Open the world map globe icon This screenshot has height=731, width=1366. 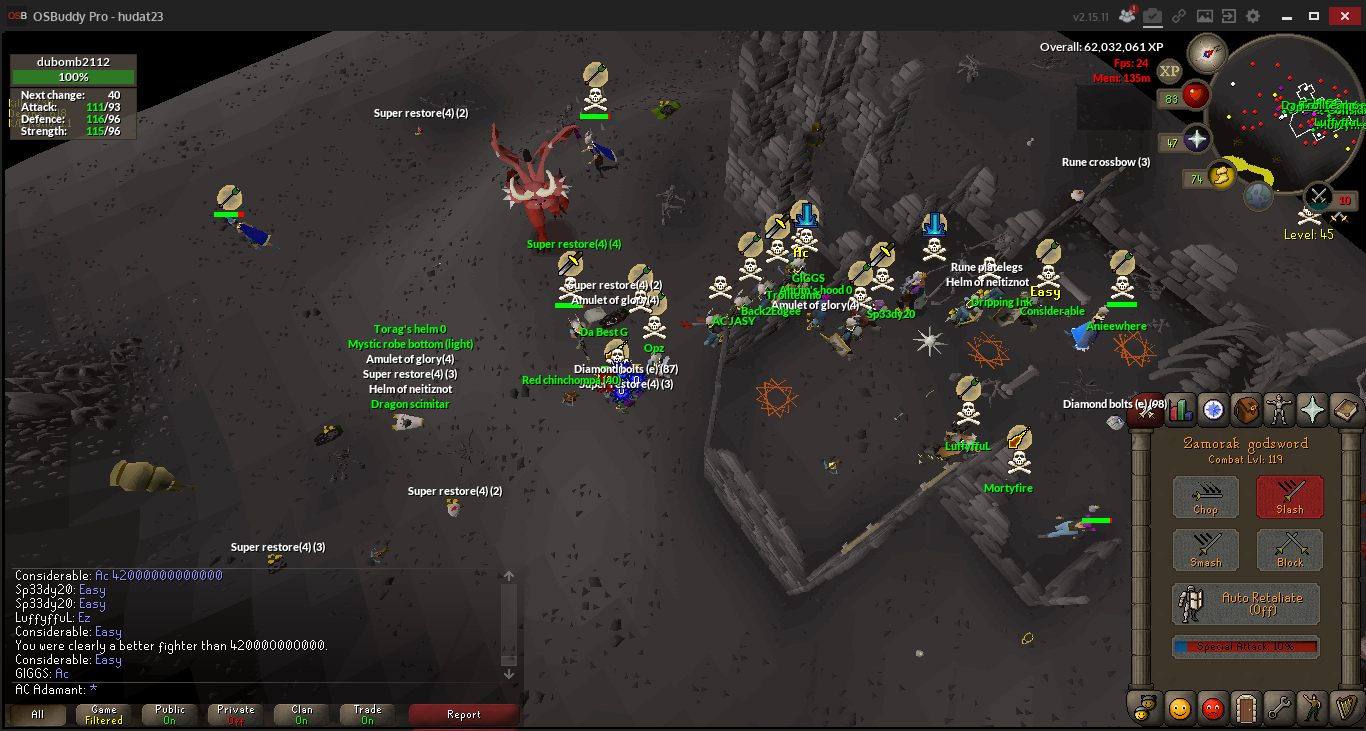(1259, 196)
